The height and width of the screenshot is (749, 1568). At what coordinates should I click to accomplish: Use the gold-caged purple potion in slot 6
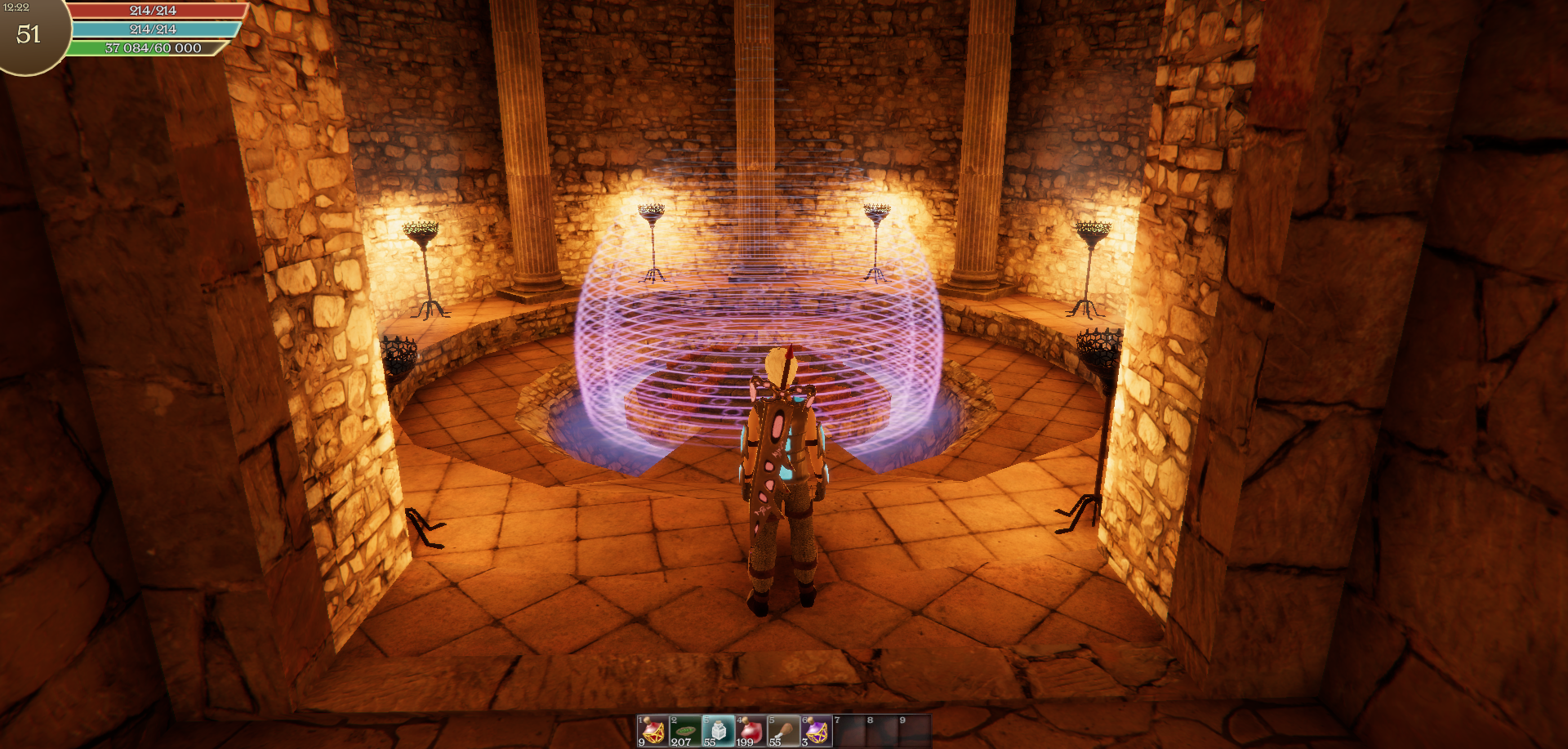pyautogui.click(x=816, y=730)
